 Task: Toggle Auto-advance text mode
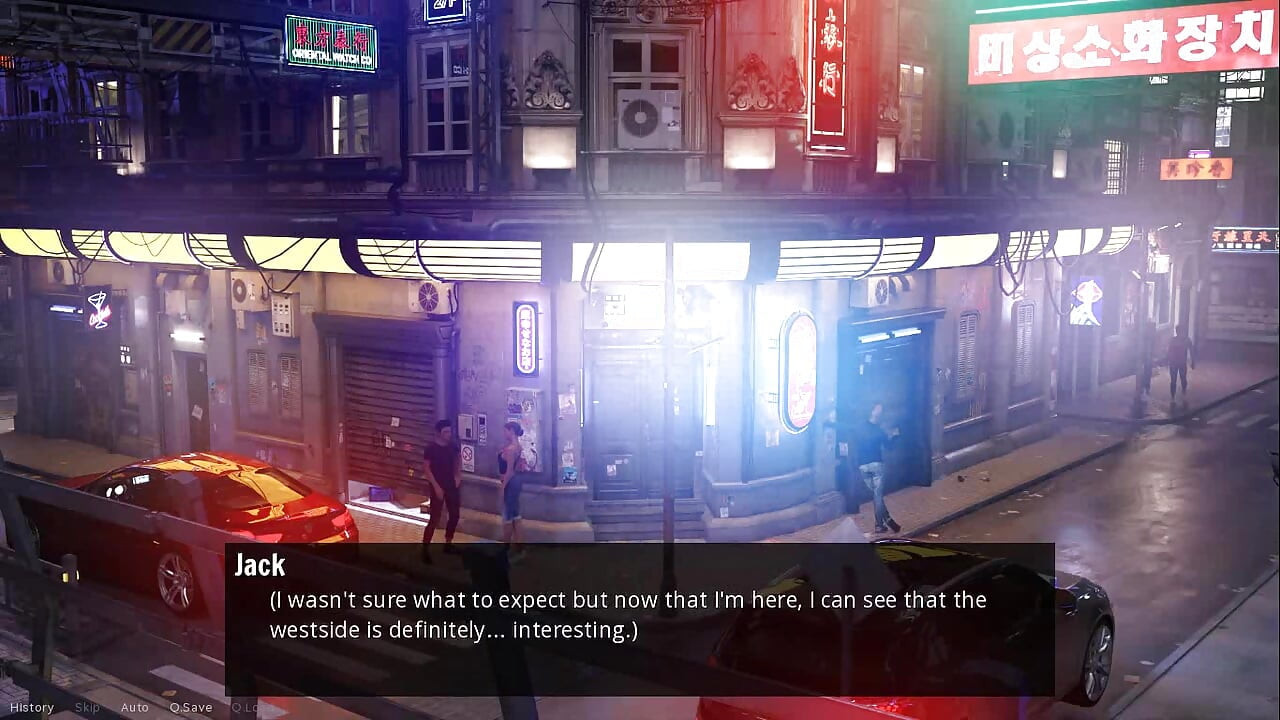[x=134, y=707]
